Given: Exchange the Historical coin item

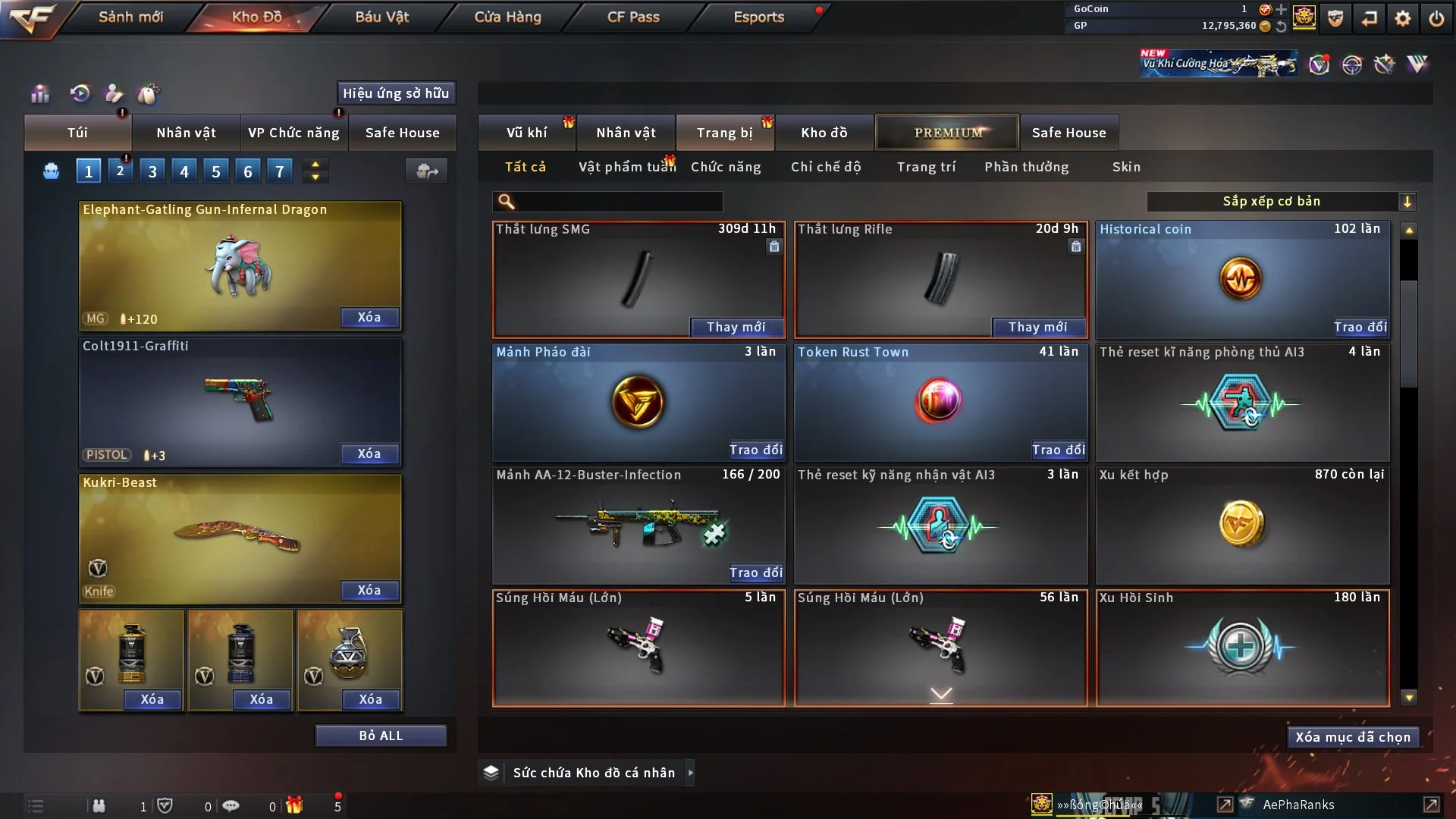Looking at the screenshot, I should click(x=1360, y=327).
